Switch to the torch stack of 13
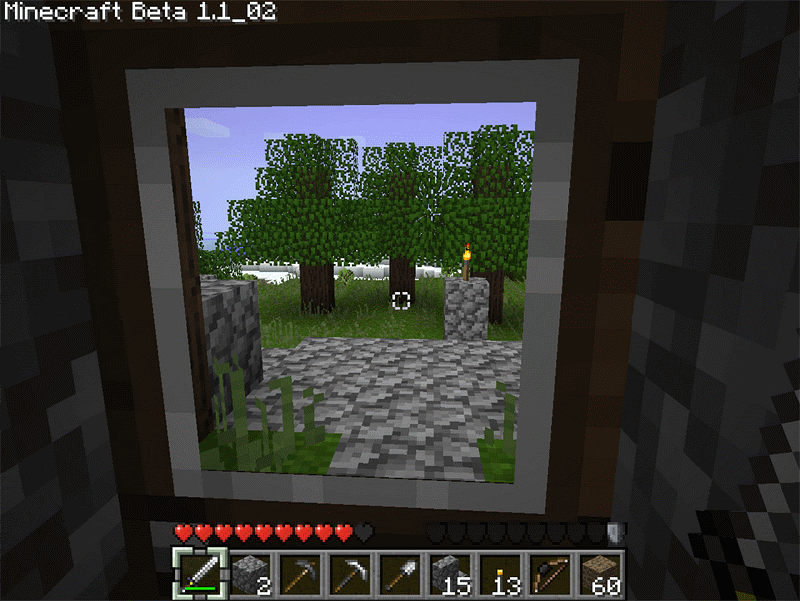 pyautogui.click(x=500, y=572)
